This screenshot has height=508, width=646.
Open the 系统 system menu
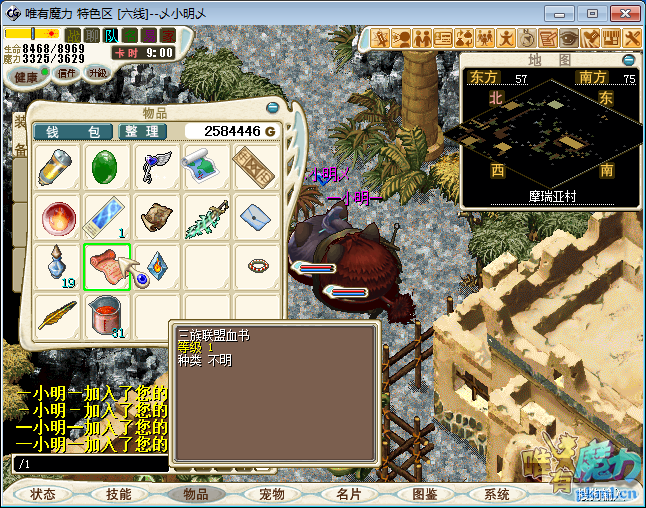497,494
